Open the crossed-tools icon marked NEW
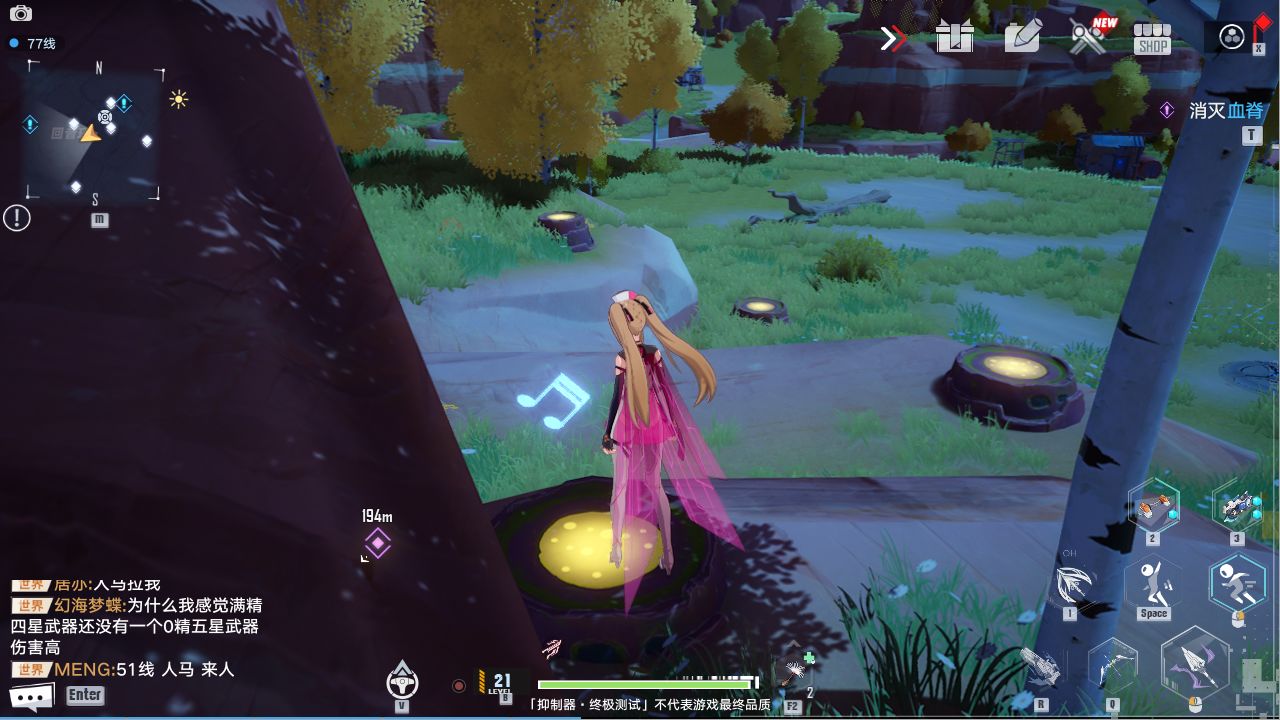1280x720 pixels. pos(1089,37)
